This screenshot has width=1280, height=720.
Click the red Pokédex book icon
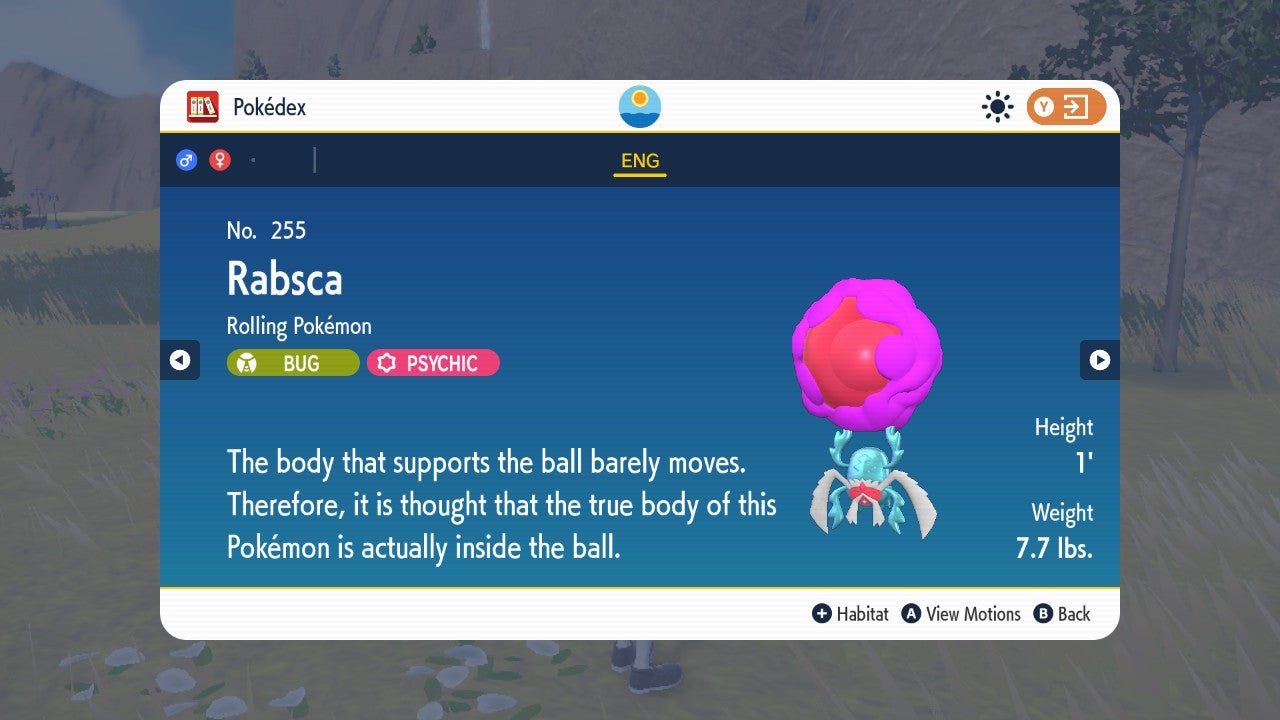tap(203, 107)
